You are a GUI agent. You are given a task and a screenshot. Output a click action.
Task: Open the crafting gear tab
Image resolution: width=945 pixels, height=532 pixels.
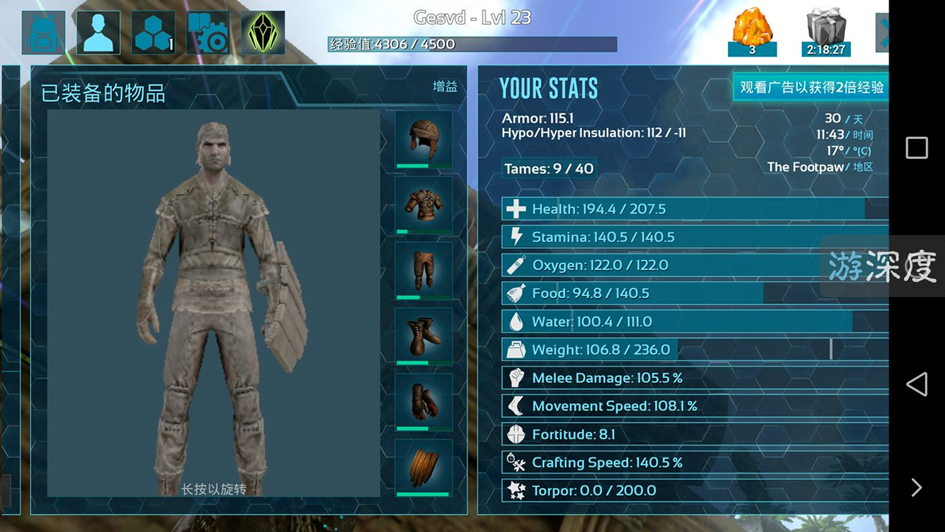coord(208,33)
